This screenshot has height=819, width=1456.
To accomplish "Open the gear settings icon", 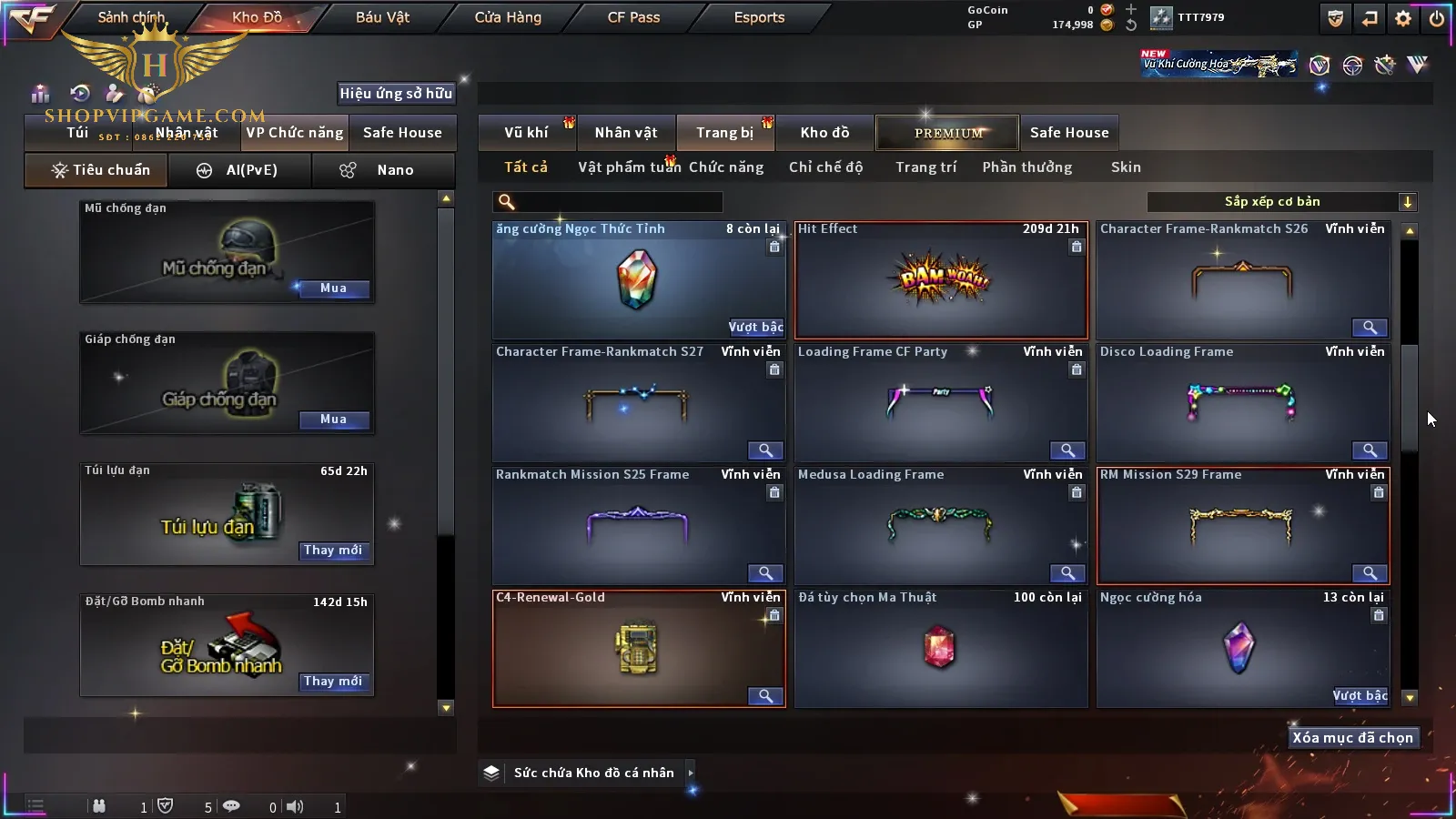I will coord(1403,18).
